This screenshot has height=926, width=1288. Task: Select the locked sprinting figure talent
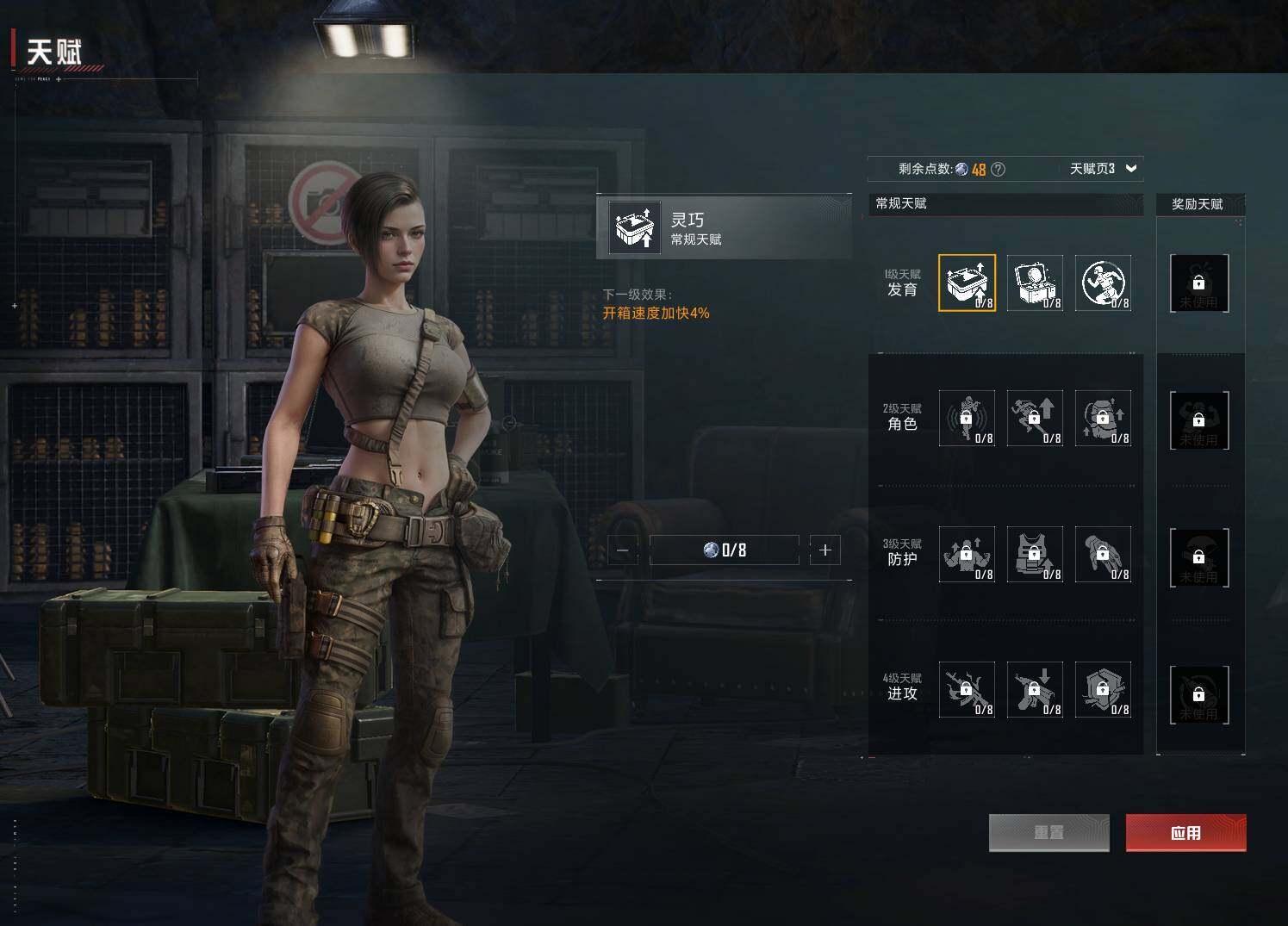pyautogui.click(x=1035, y=419)
